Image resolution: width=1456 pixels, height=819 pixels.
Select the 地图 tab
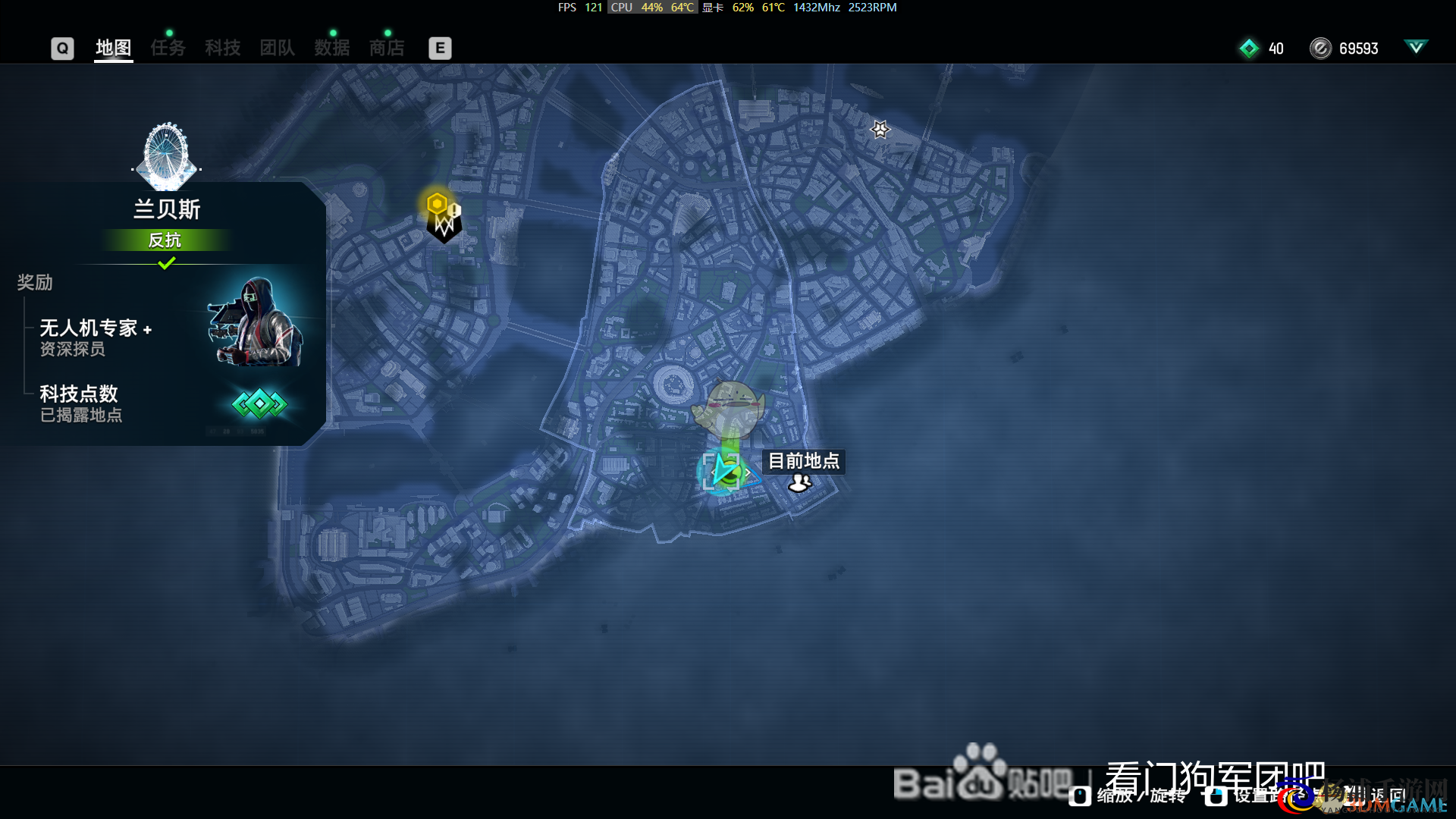(114, 48)
